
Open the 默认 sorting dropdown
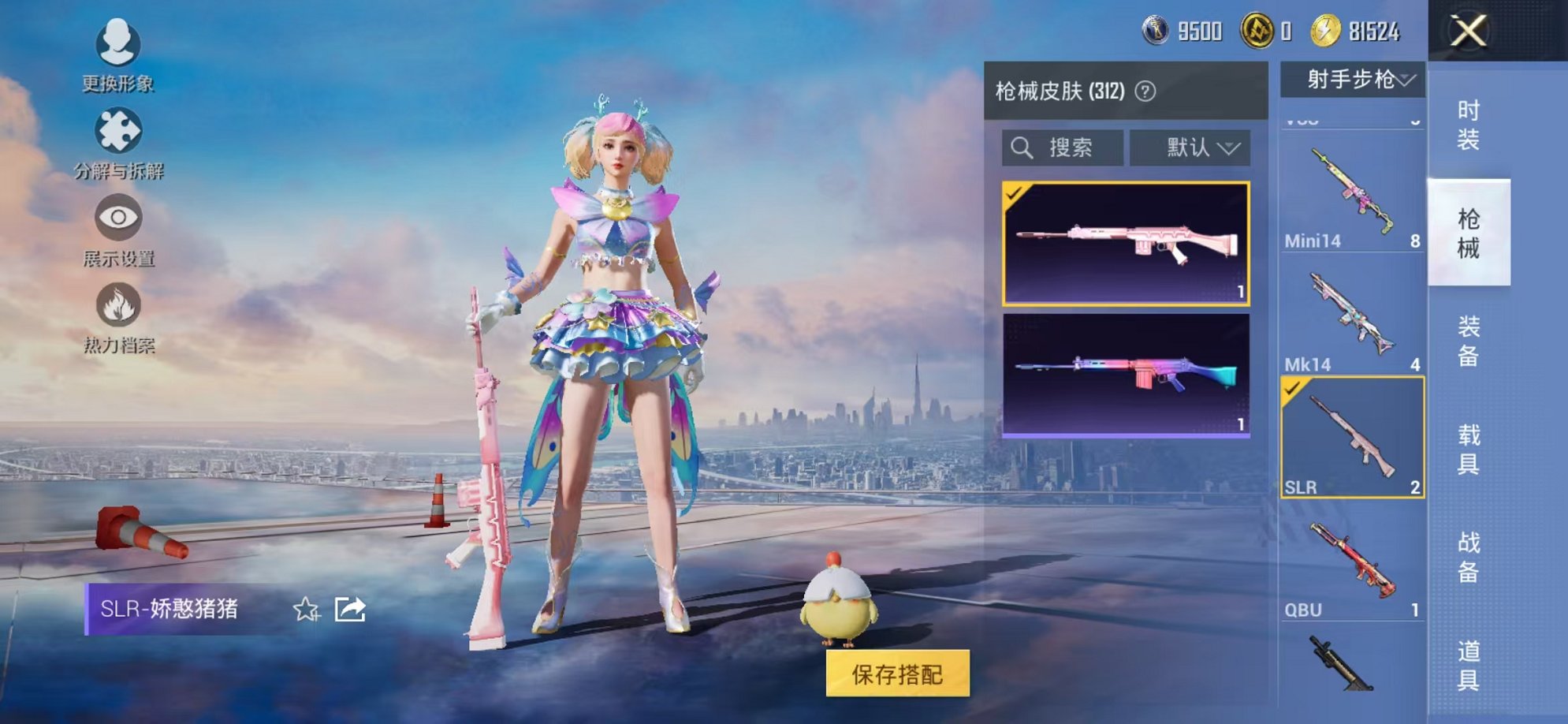(1191, 148)
